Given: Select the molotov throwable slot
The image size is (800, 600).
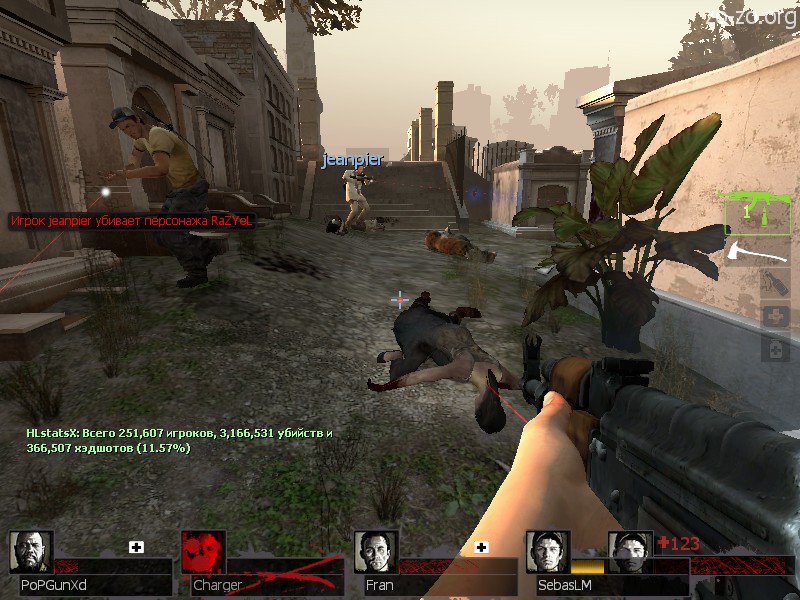Looking at the screenshot, I should [x=776, y=285].
